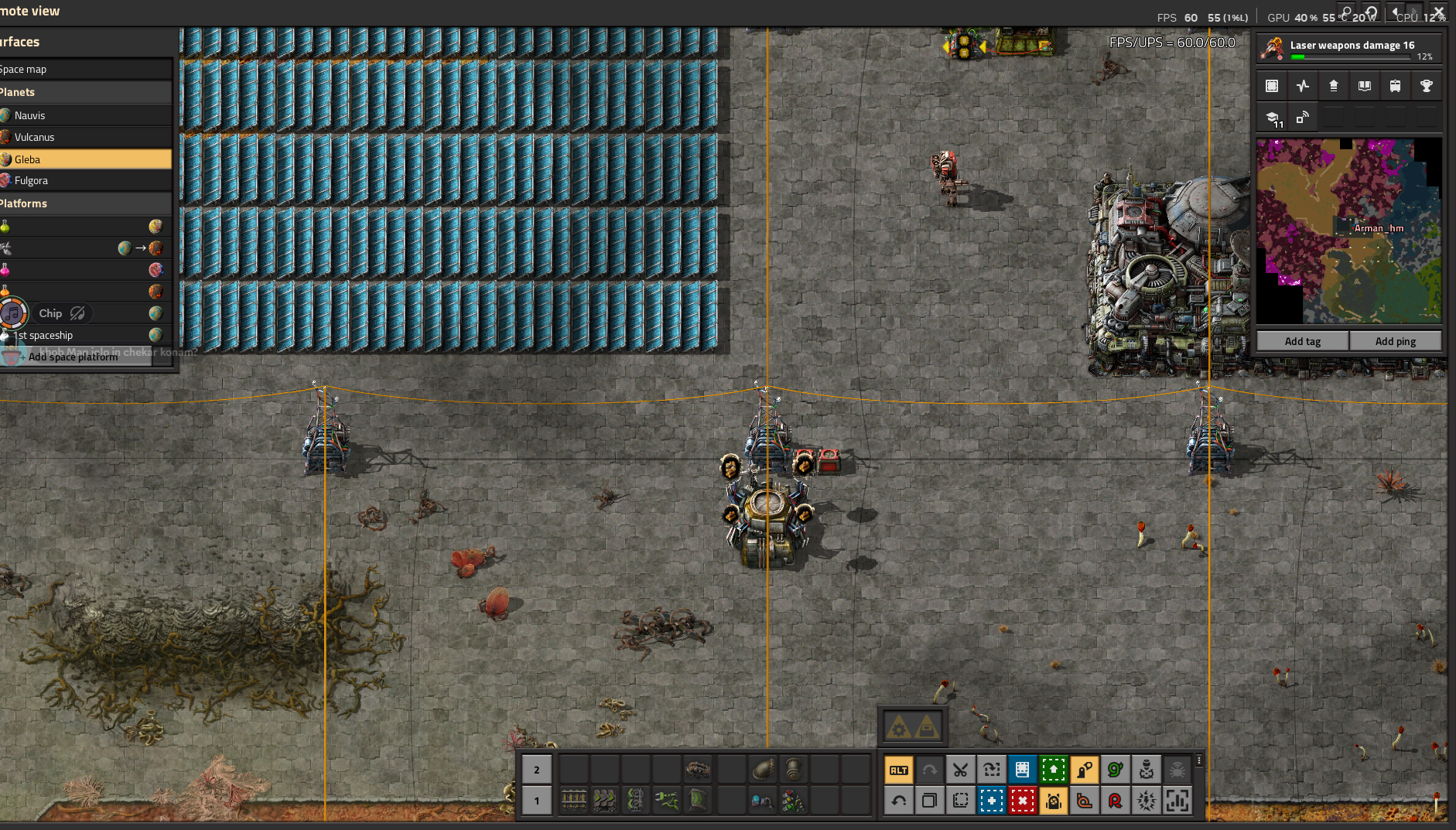Open the trains overview icon
The image size is (1456, 830).
tap(1395, 85)
